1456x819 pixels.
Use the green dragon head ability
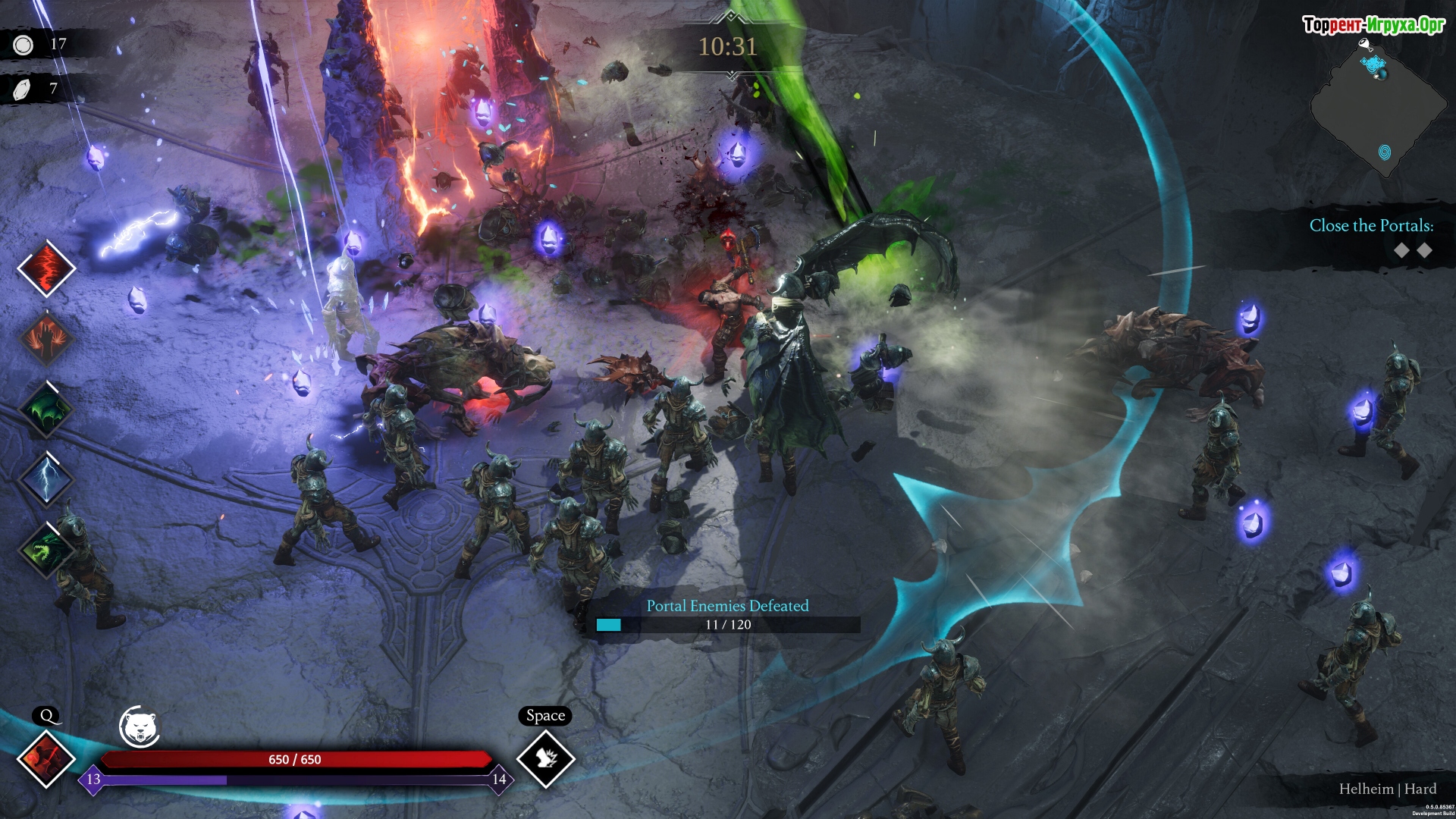tap(46, 550)
